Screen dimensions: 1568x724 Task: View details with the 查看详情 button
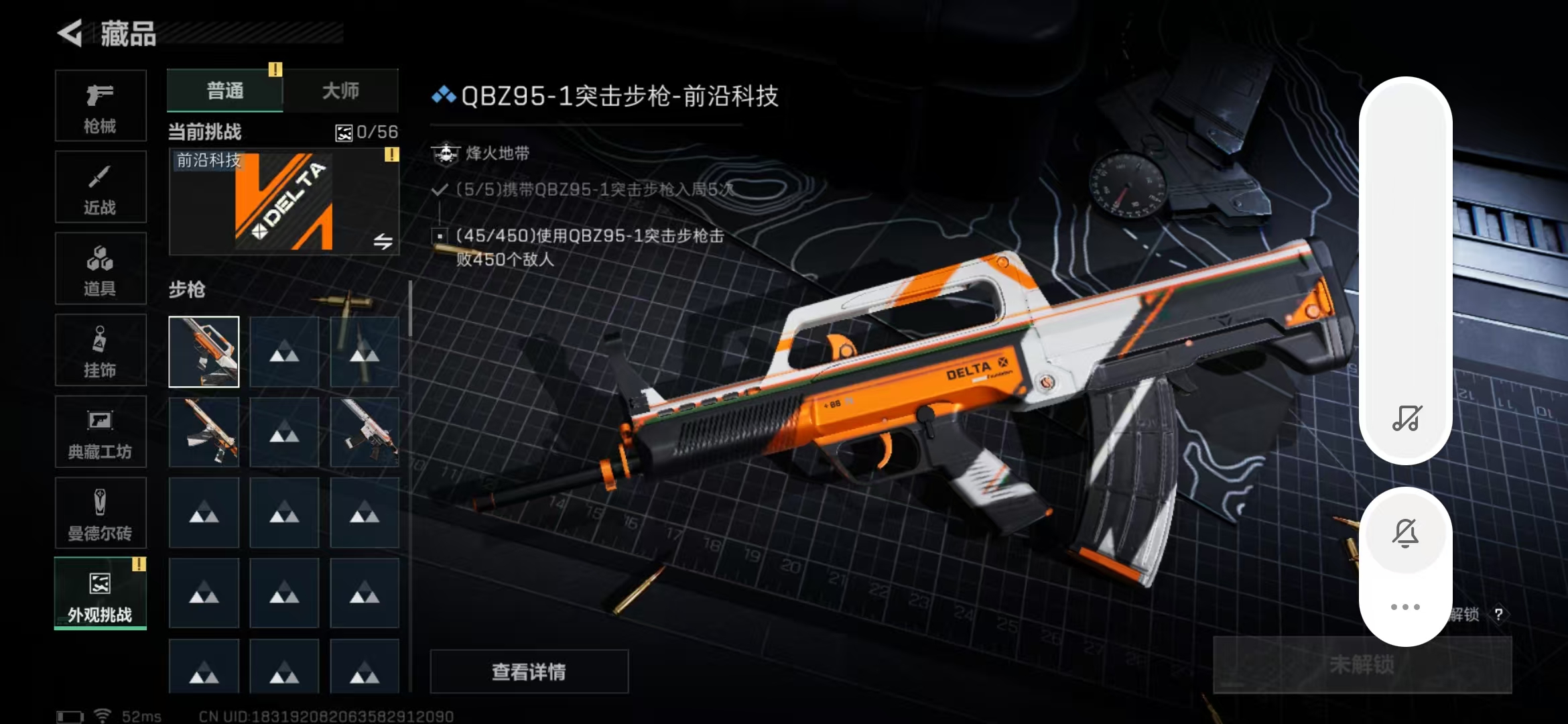[x=529, y=671]
